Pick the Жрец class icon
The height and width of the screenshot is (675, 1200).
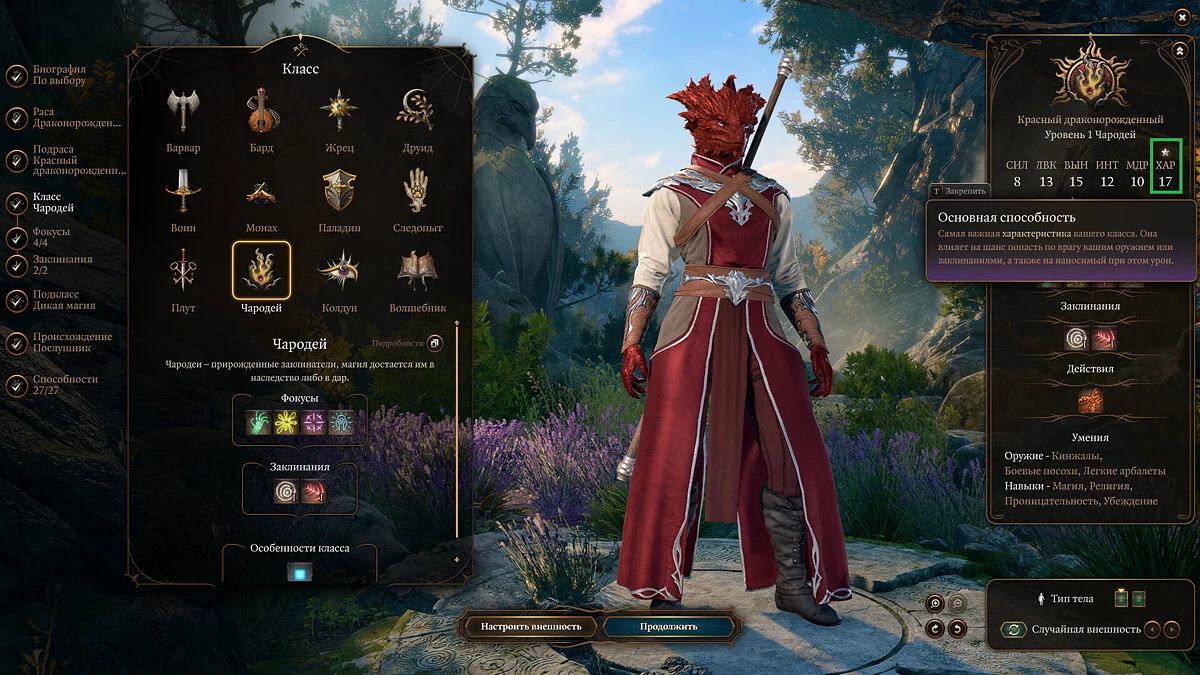pyautogui.click(x=340, y=111)
